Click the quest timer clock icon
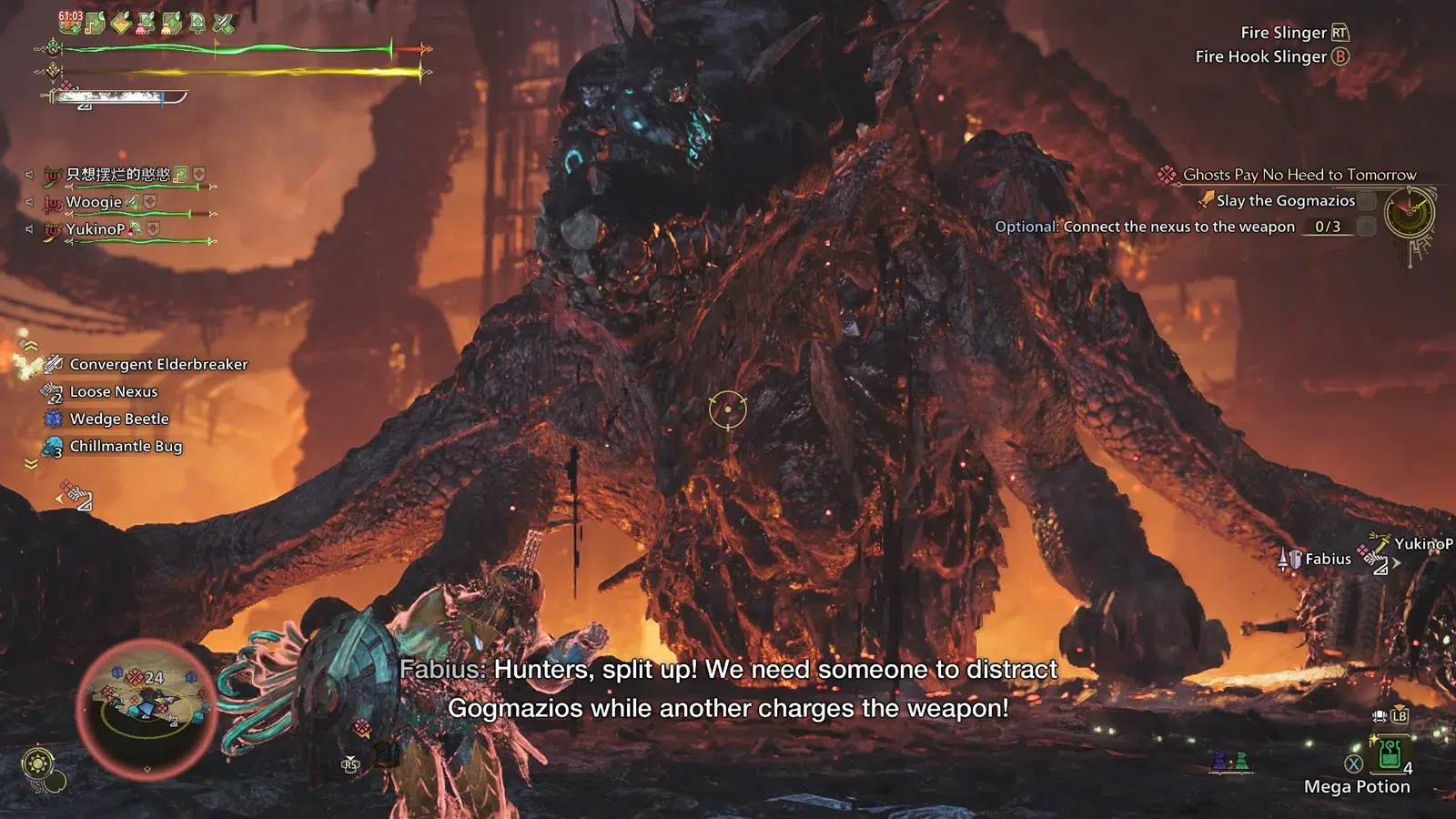Viewport: 1456px width, 819px height. tap(1409, 213)
